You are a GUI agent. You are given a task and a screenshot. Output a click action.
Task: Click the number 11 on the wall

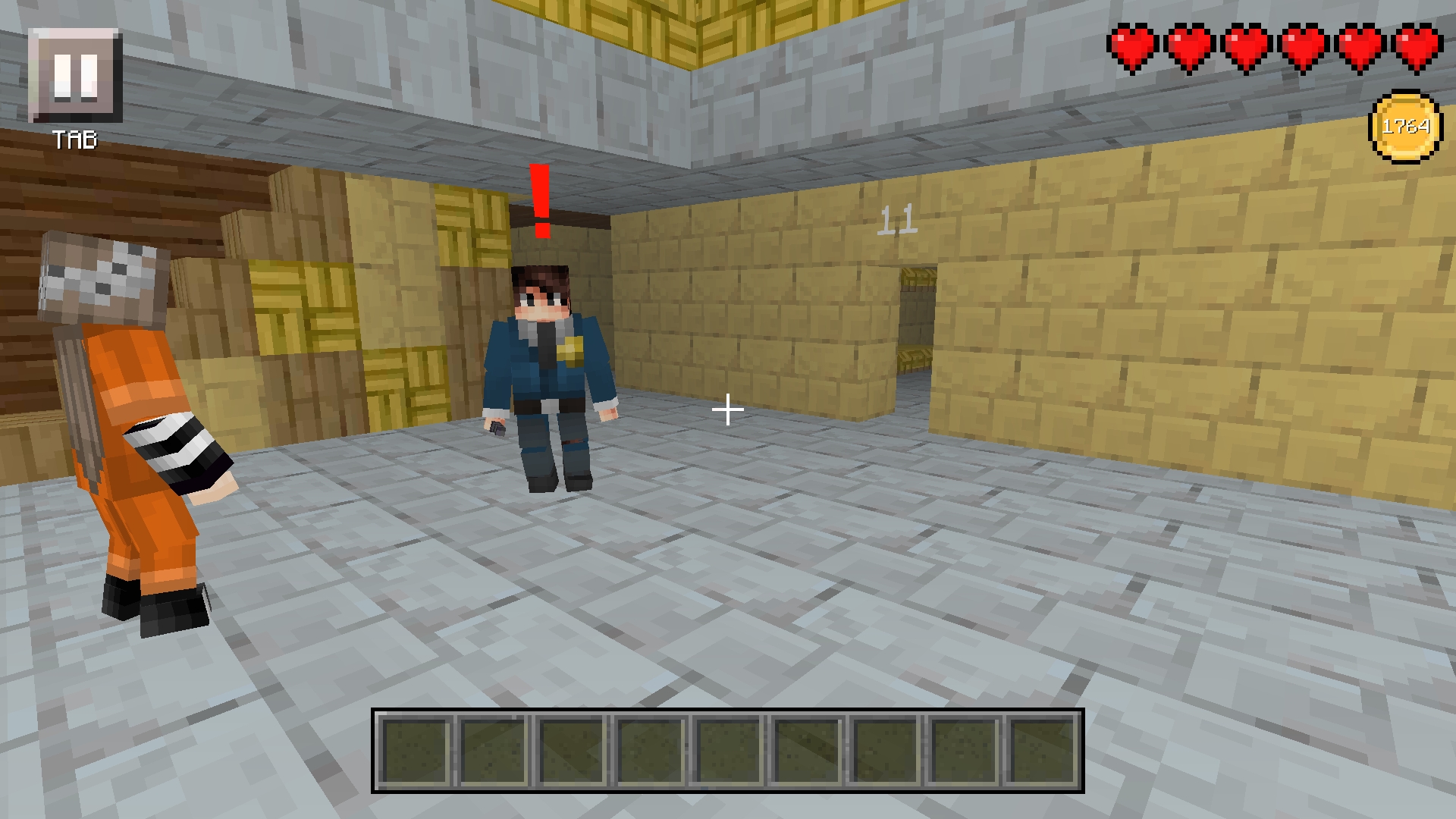(x=898, y=218)
